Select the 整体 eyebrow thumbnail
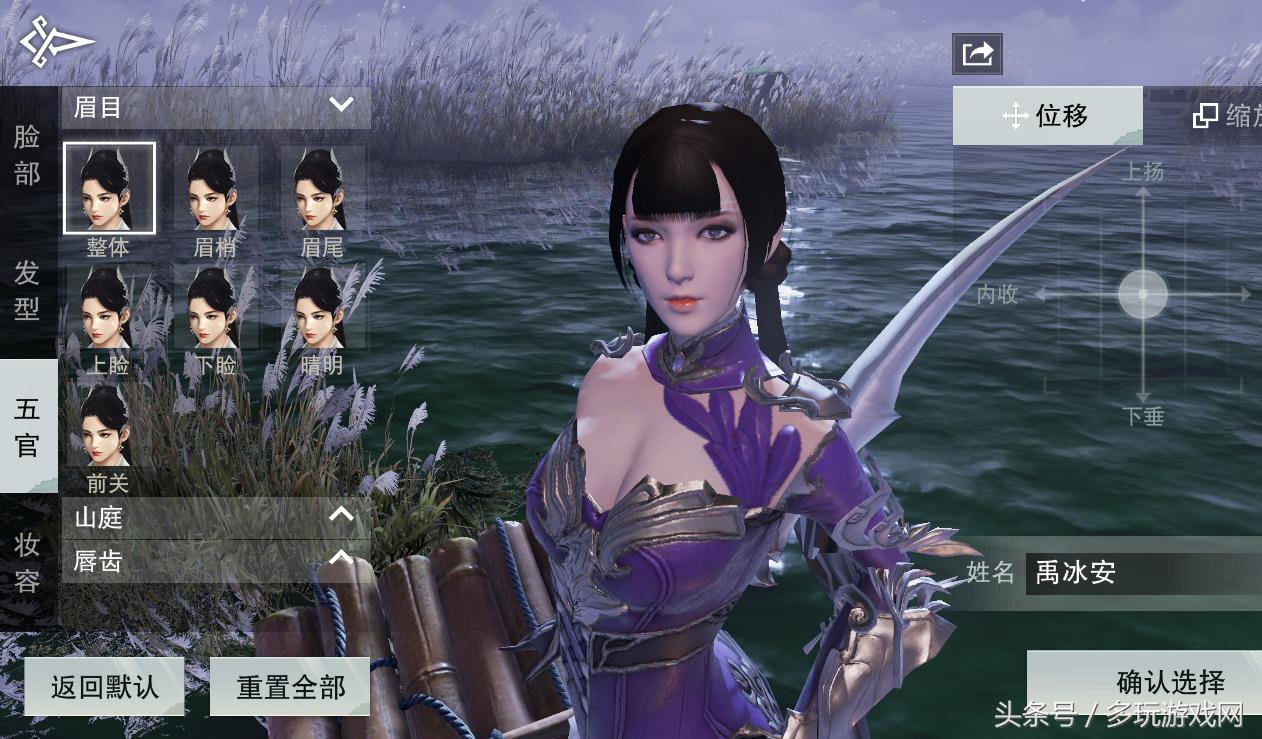The height and width of the screenshot is (739, 1262). [109, 189]
